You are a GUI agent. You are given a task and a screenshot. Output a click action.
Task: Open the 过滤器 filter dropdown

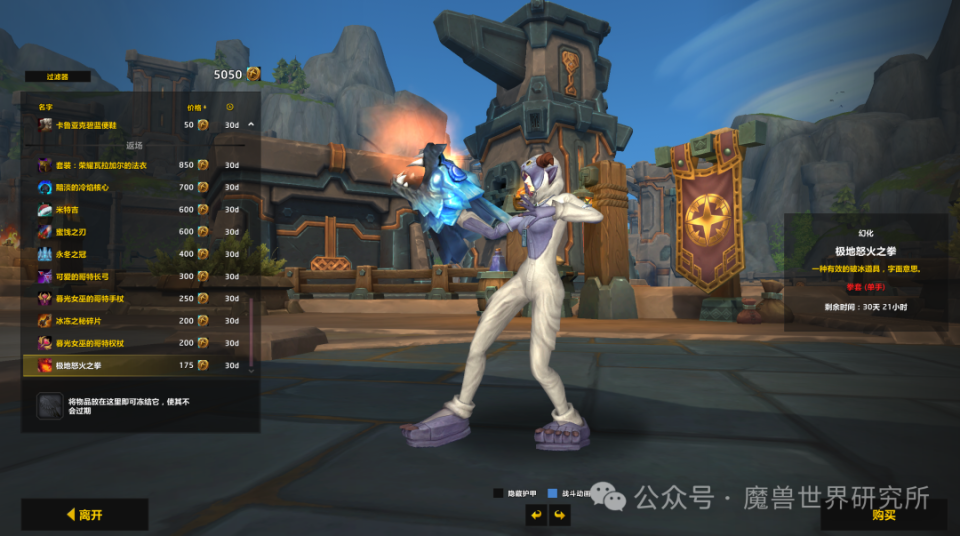pyautogui.click(x=56, y=76)
